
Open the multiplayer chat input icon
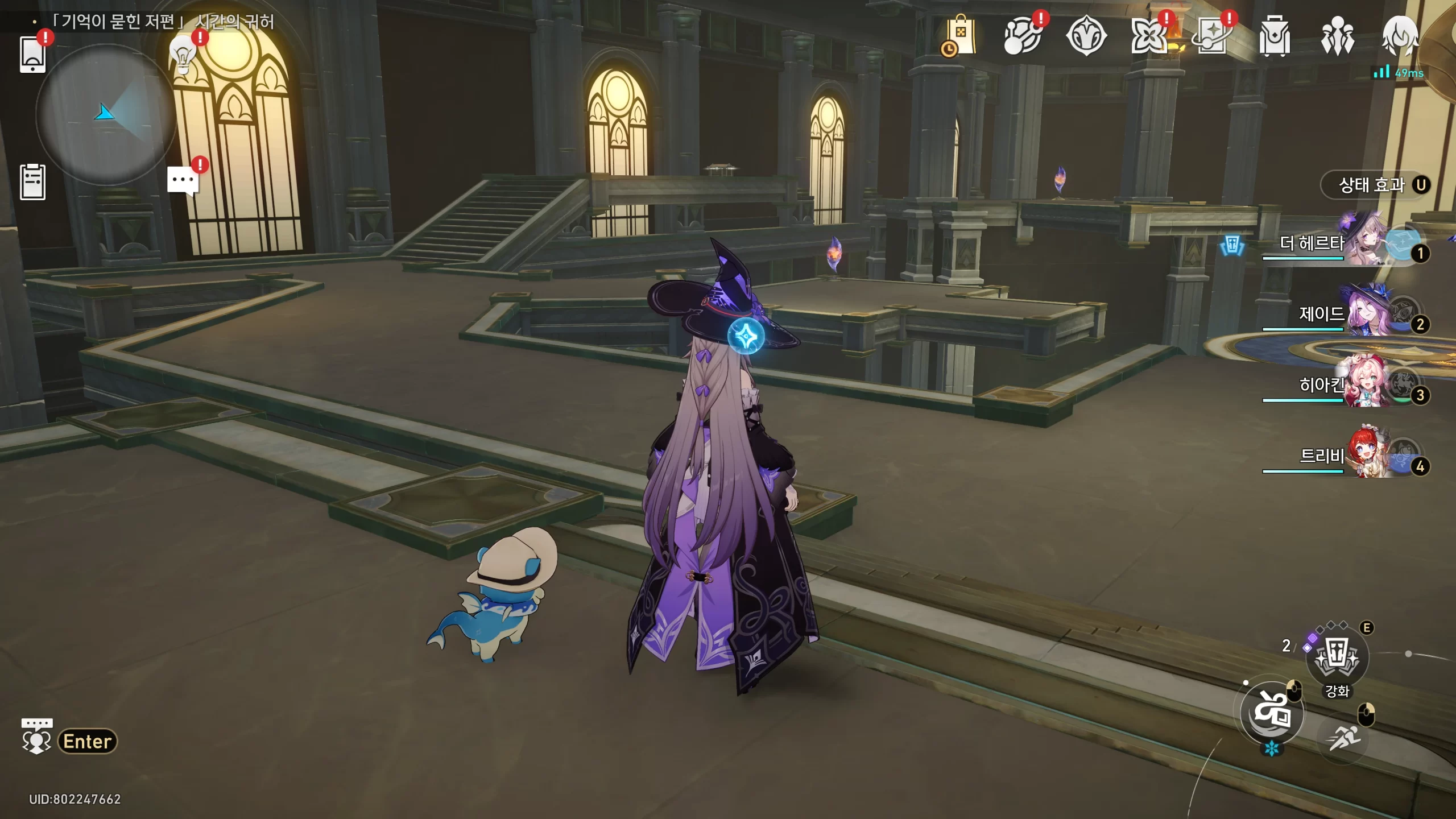(x=36, y=737)
